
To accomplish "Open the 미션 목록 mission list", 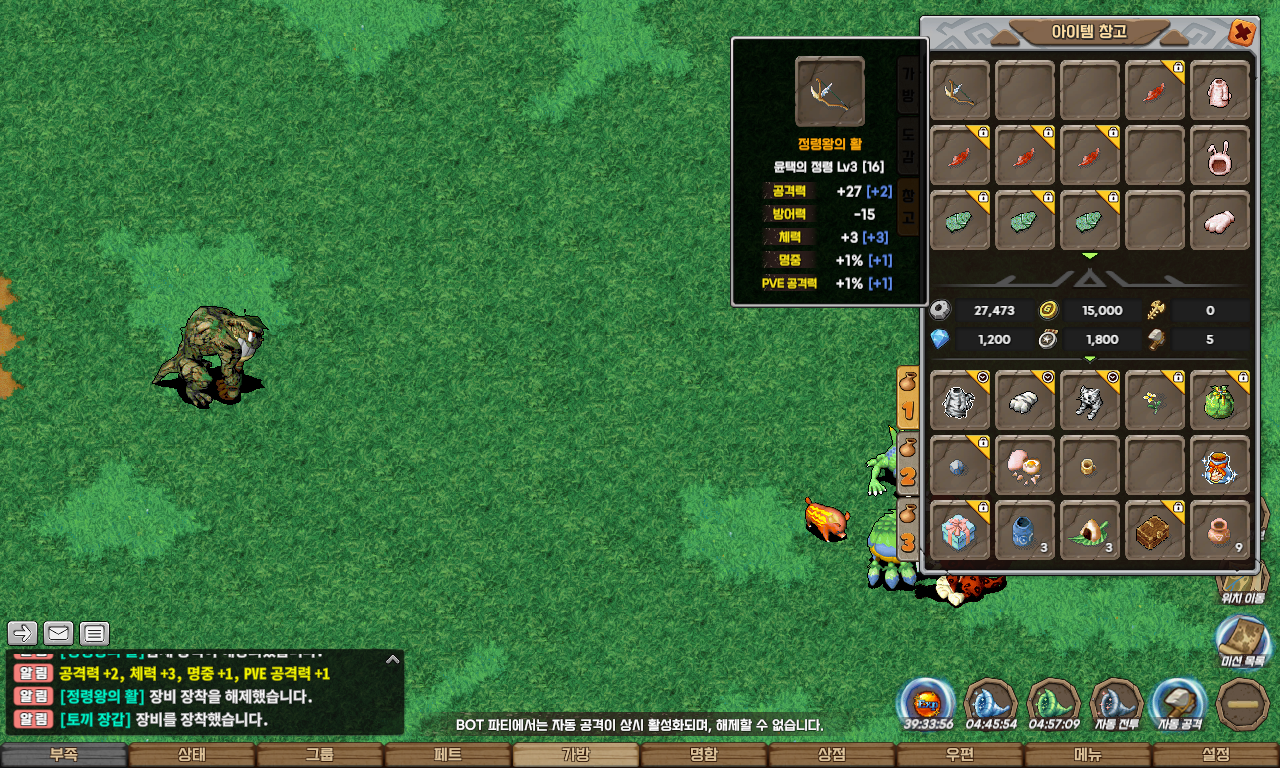I will 1242,638.
